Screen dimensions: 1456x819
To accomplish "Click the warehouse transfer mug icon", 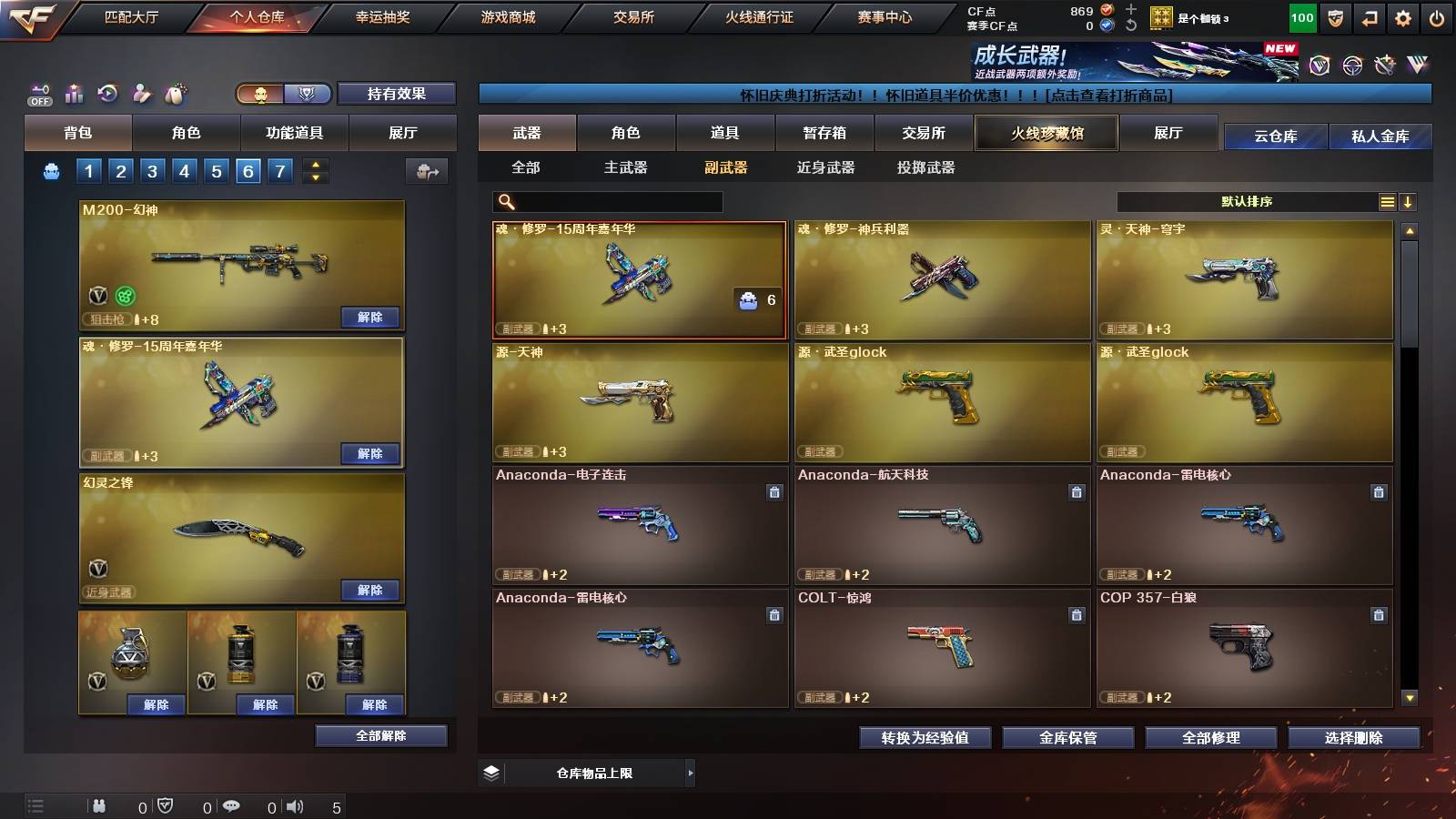I will click(425, 171).
